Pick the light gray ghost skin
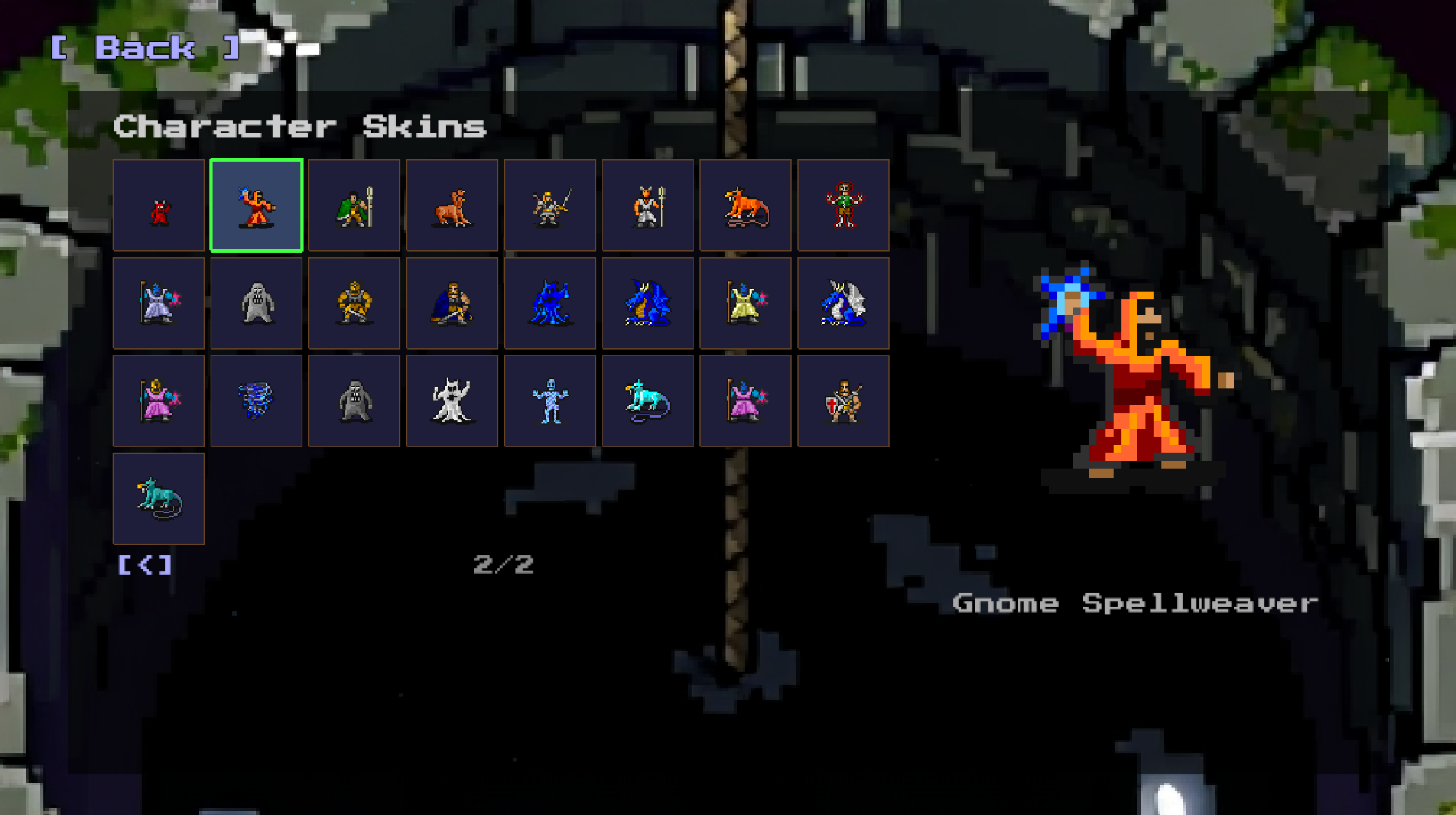 [256, 304]
